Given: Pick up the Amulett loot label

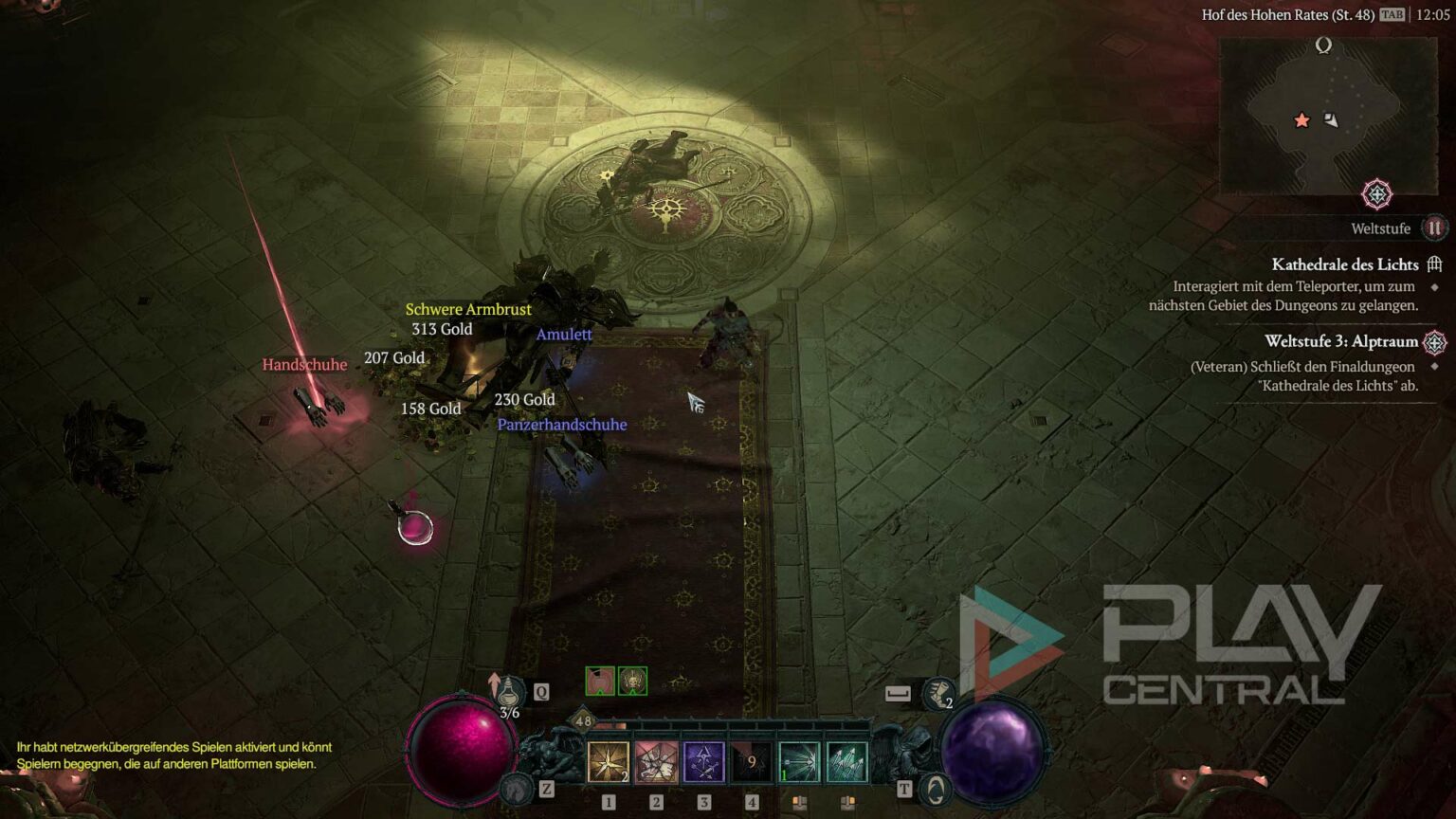Looking at the screenshot, I should (x=564, y=335).
